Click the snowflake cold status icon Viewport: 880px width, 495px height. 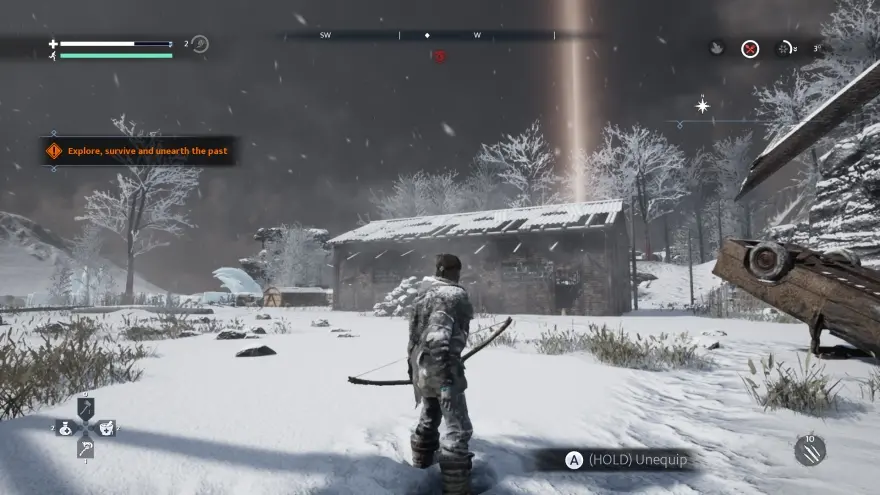[x=783, y=48]
